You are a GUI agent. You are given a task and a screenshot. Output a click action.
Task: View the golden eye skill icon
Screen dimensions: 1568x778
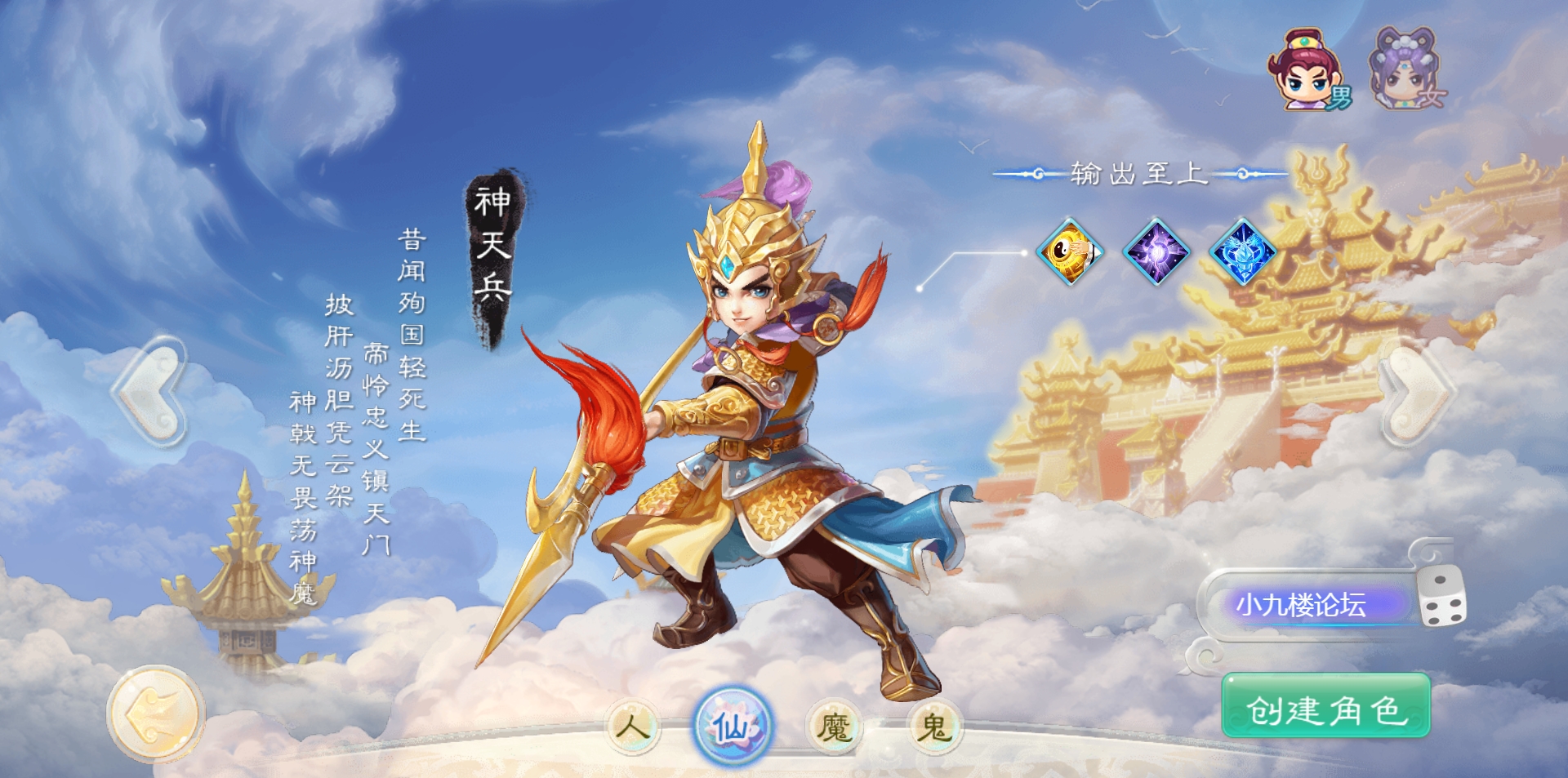coord(1069,251)
